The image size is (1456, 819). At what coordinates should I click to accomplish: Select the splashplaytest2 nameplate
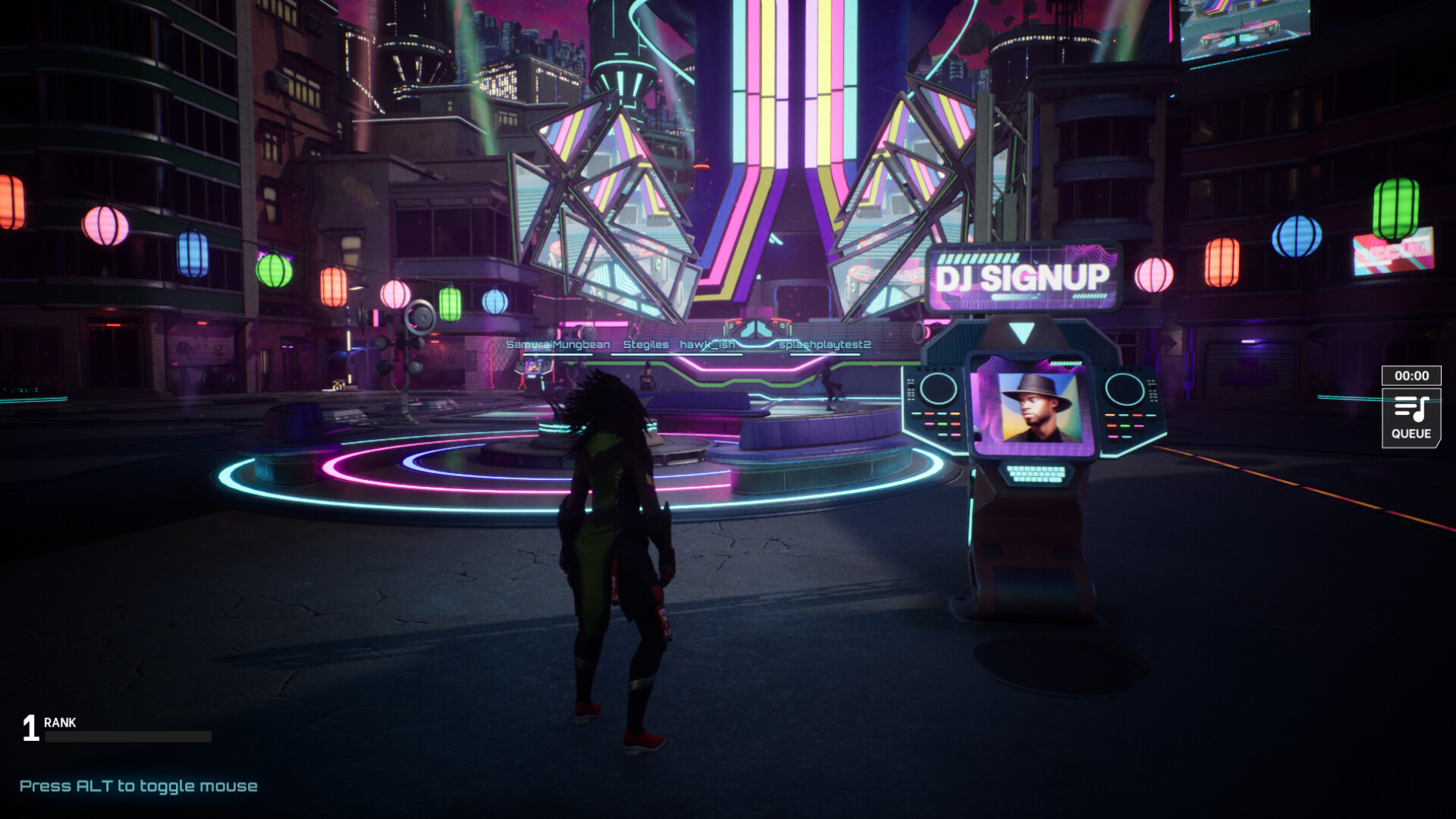(824, 344)
